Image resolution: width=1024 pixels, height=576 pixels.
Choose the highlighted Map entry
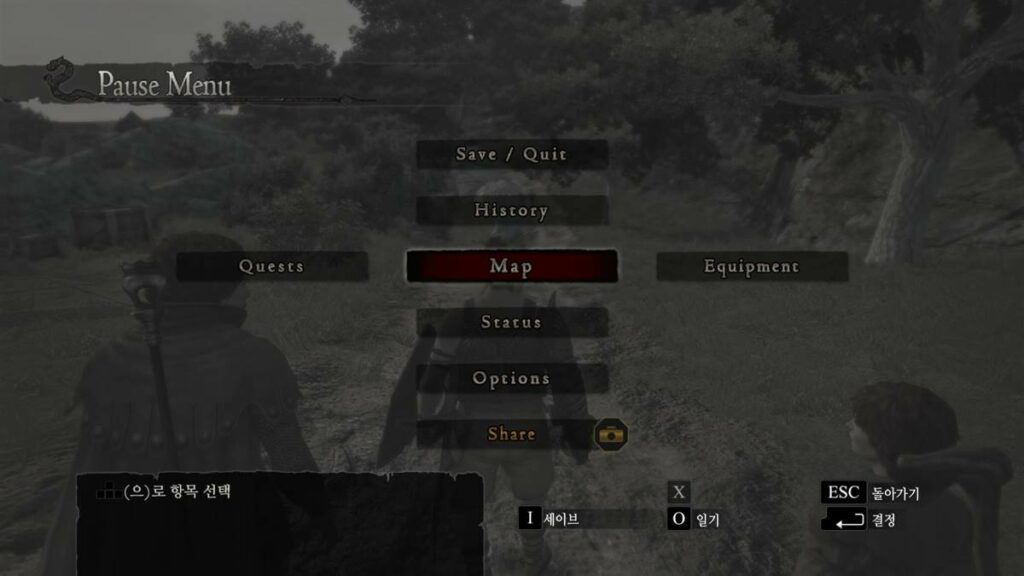pos(511,267)
